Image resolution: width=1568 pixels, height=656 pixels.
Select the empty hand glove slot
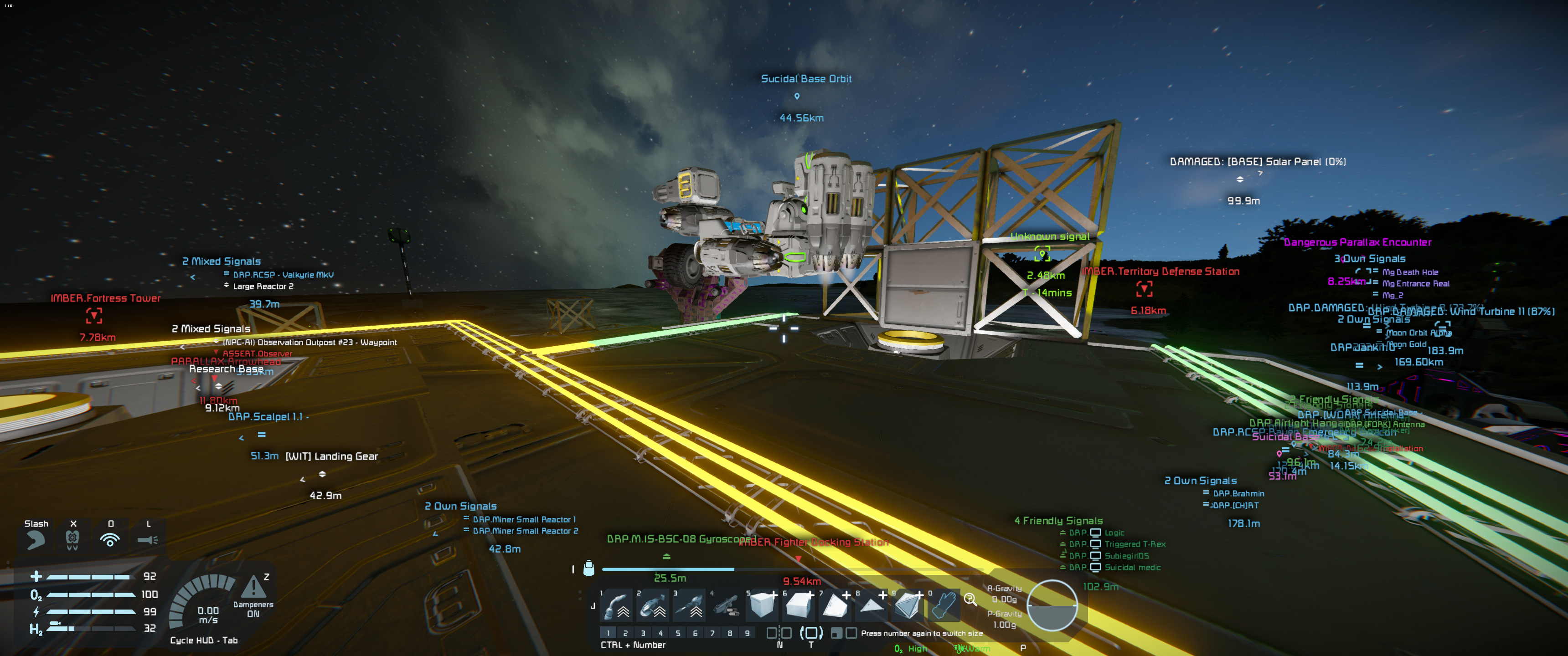tap(943, 605)
